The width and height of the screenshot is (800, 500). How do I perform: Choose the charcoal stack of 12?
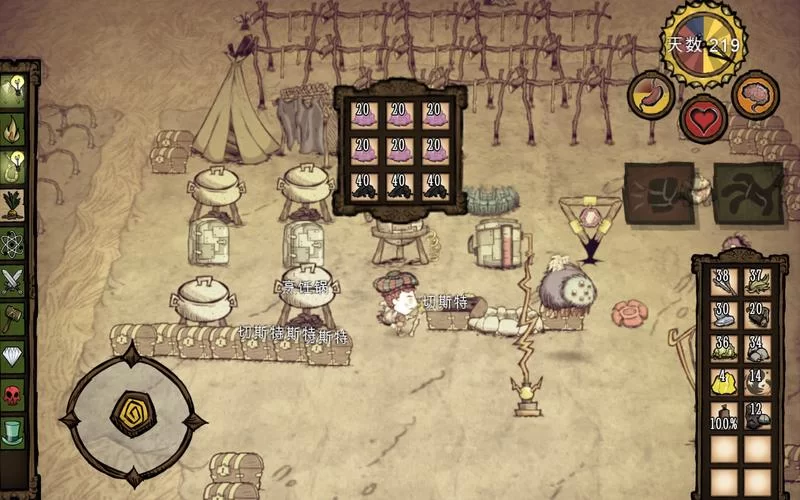click(x=757, y=416)
